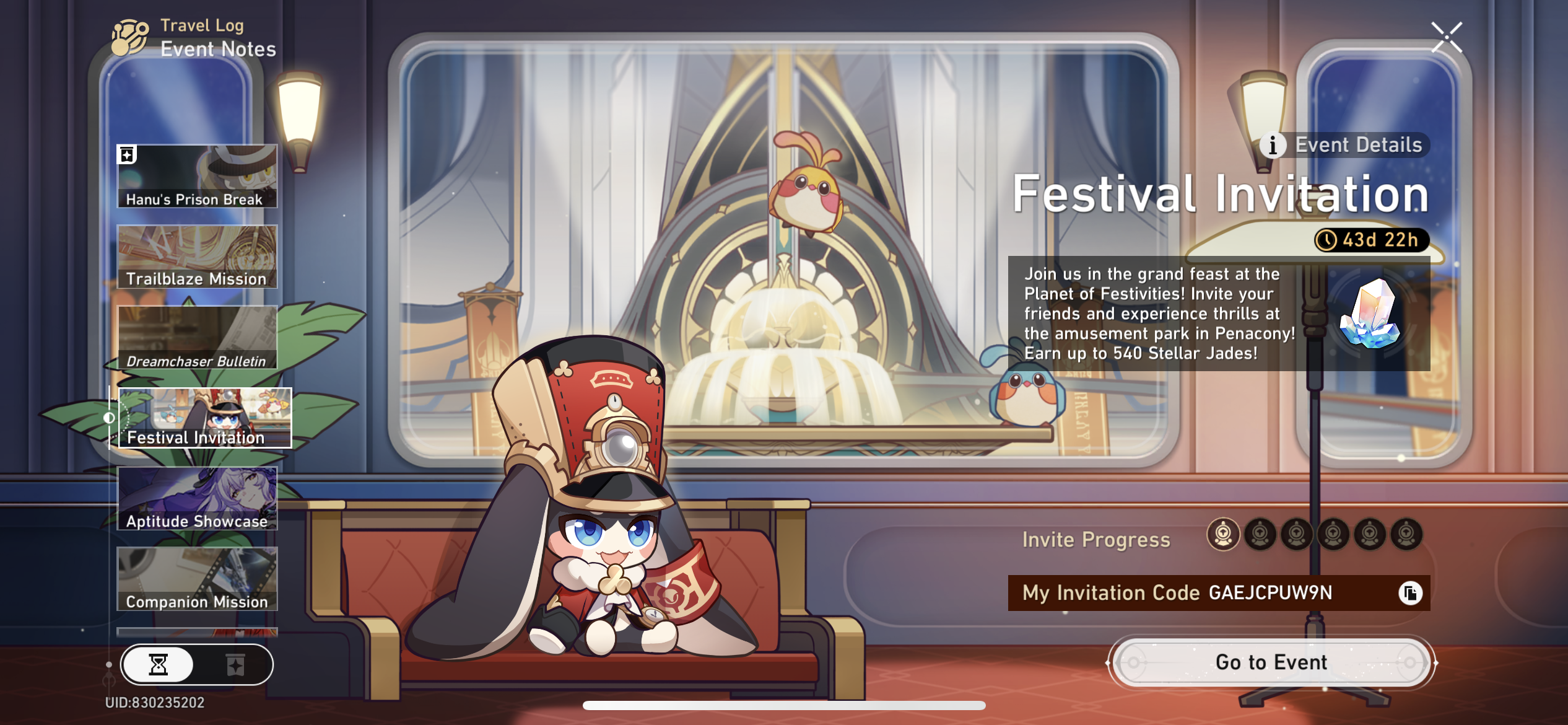Select the Dreamchaser Bulletin entry
This screenshot has width=1568, height=725.
pyautogui.click(x=197, y=336)
